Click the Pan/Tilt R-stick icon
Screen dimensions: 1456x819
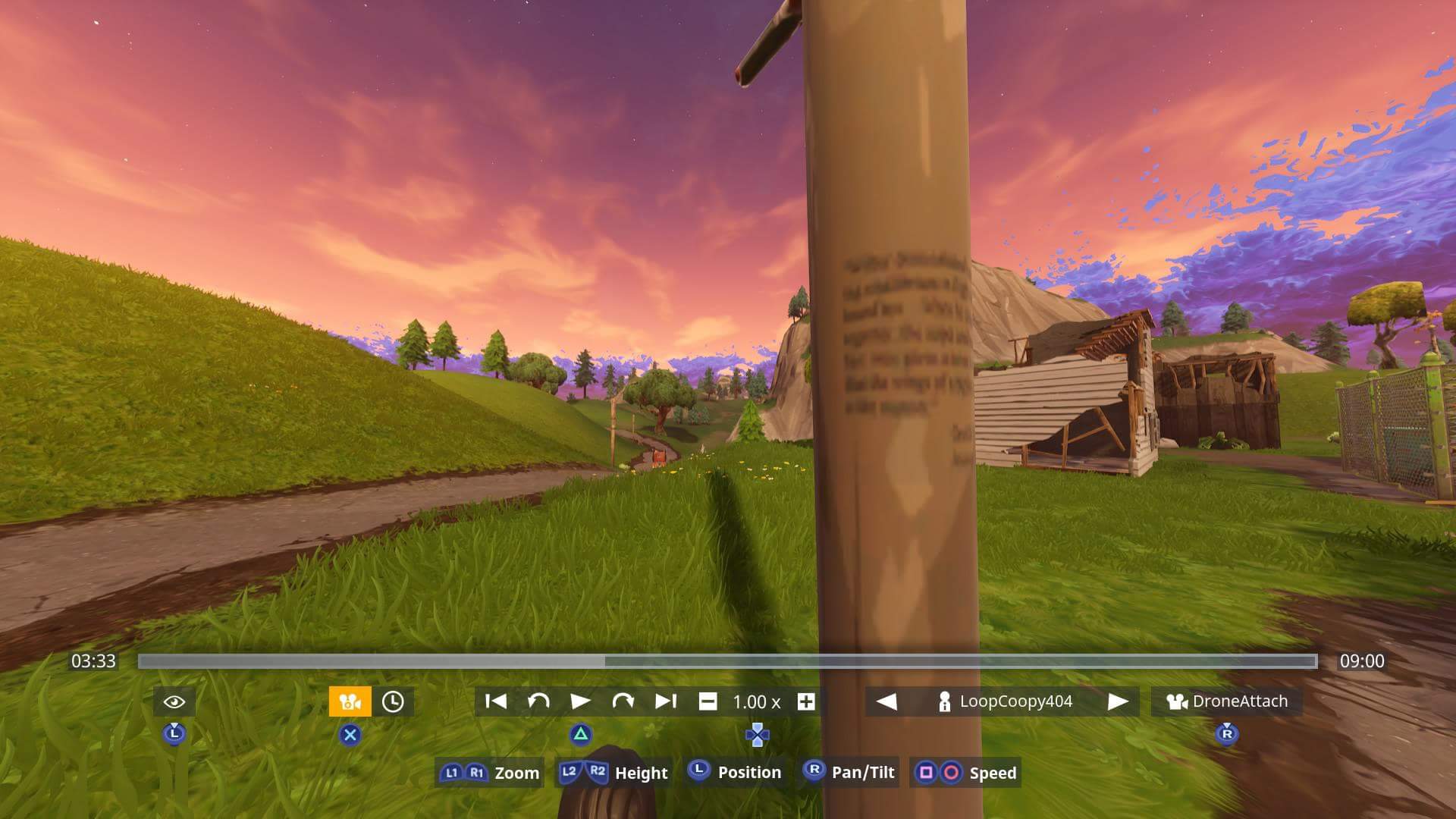(815, 773)
